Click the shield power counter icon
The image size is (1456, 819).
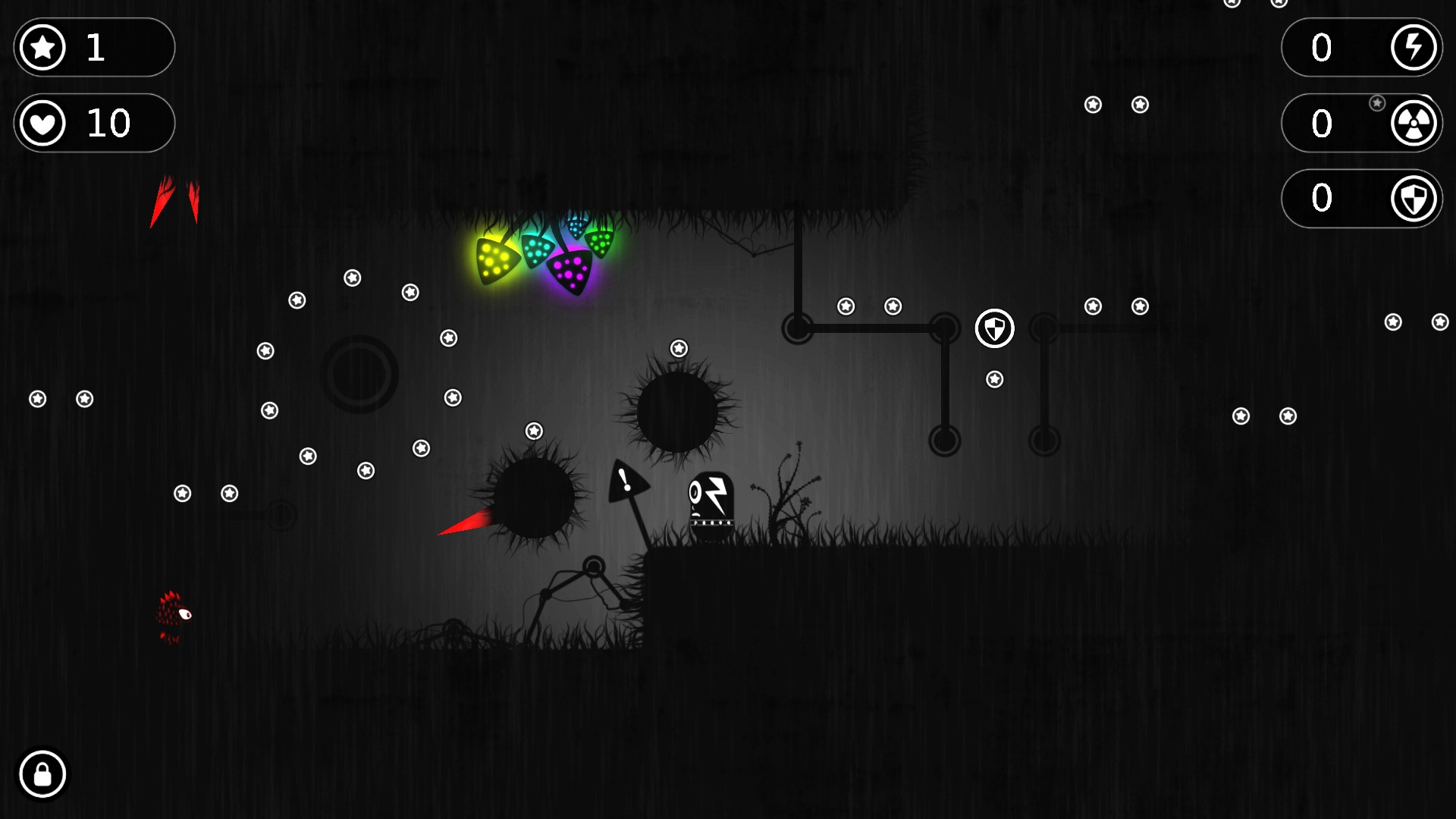[1414, 198]
